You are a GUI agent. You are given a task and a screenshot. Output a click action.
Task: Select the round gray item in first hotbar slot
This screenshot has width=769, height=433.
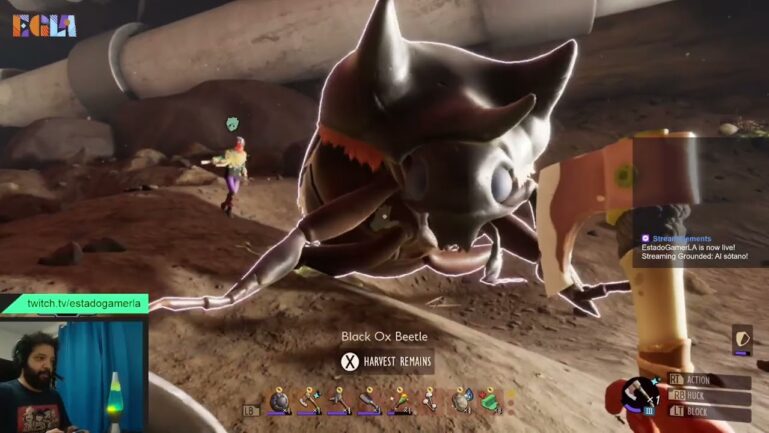pos(279,401)
